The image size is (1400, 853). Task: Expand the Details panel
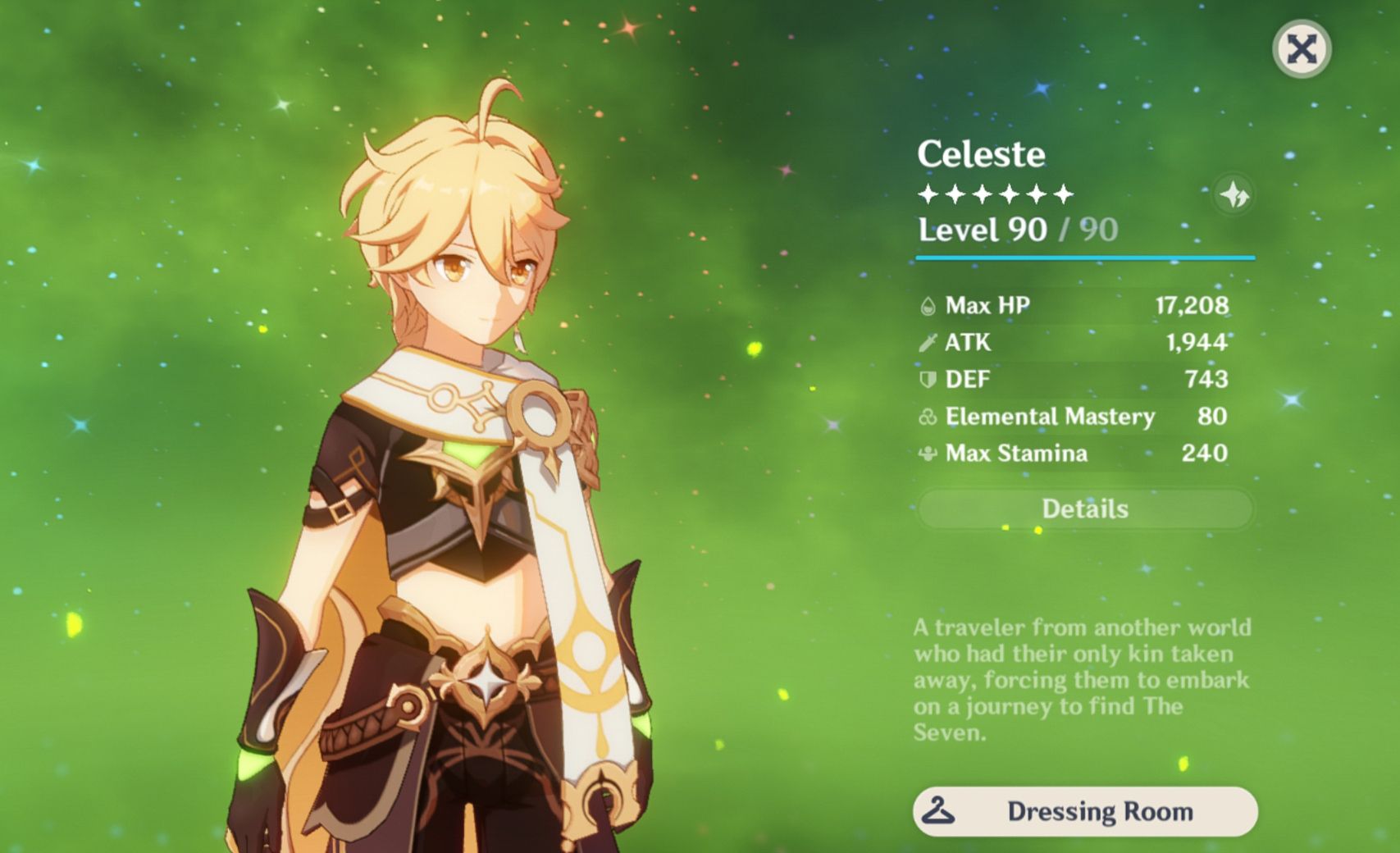[x=1088, y=509]
